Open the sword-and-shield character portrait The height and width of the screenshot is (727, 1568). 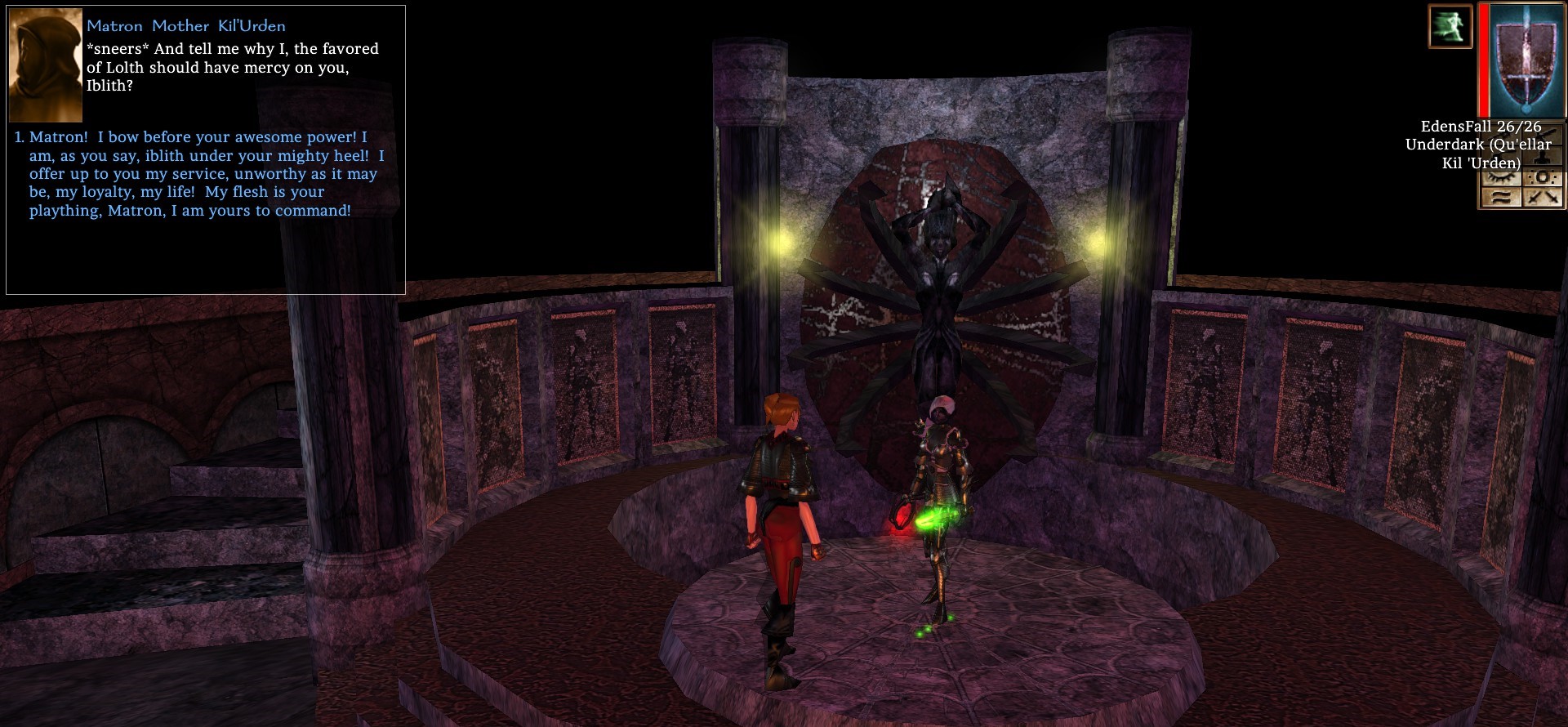pos(1524,60)
